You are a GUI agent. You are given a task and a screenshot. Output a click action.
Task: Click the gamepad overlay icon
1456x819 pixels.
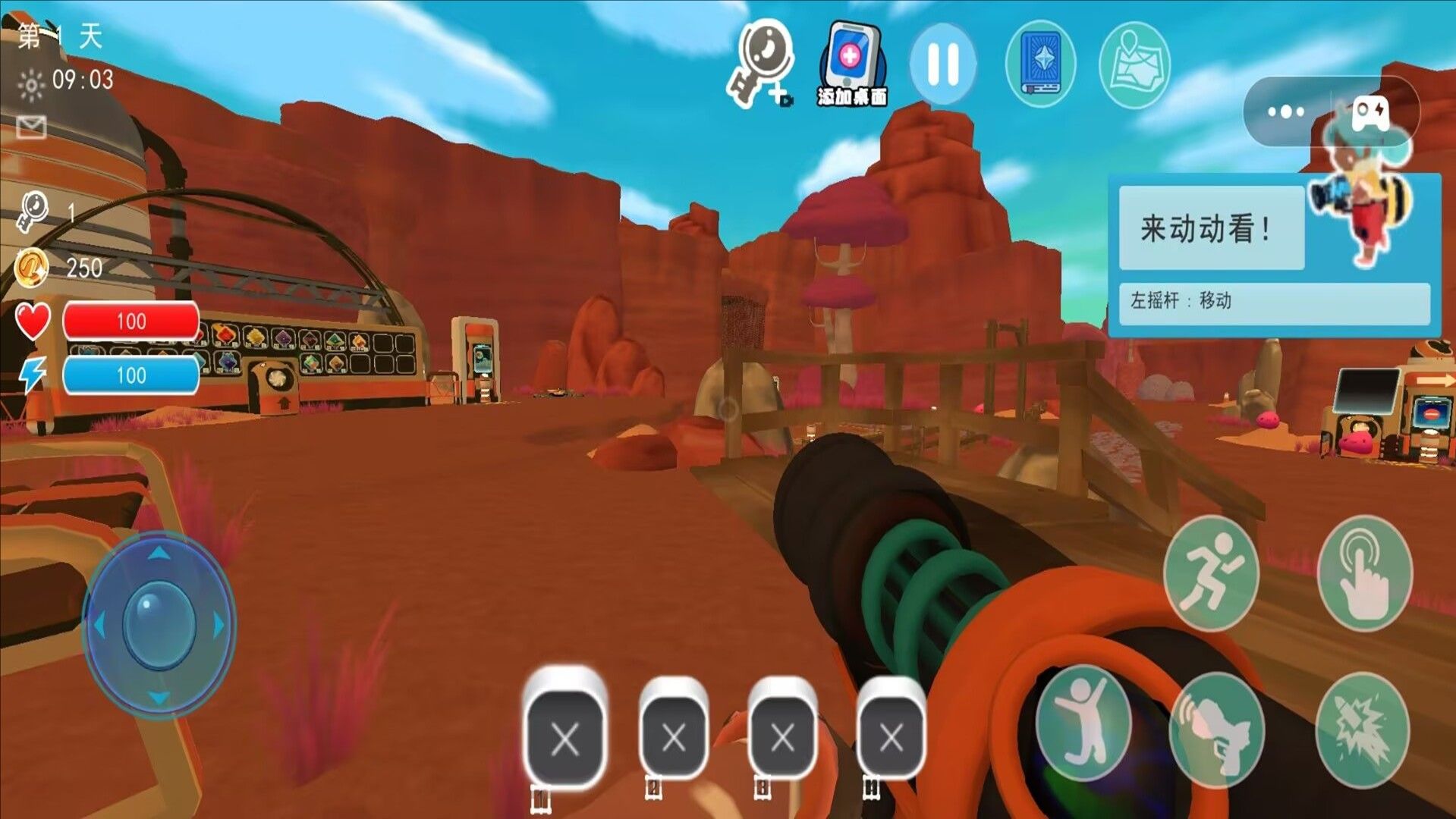pos(1372,114)
